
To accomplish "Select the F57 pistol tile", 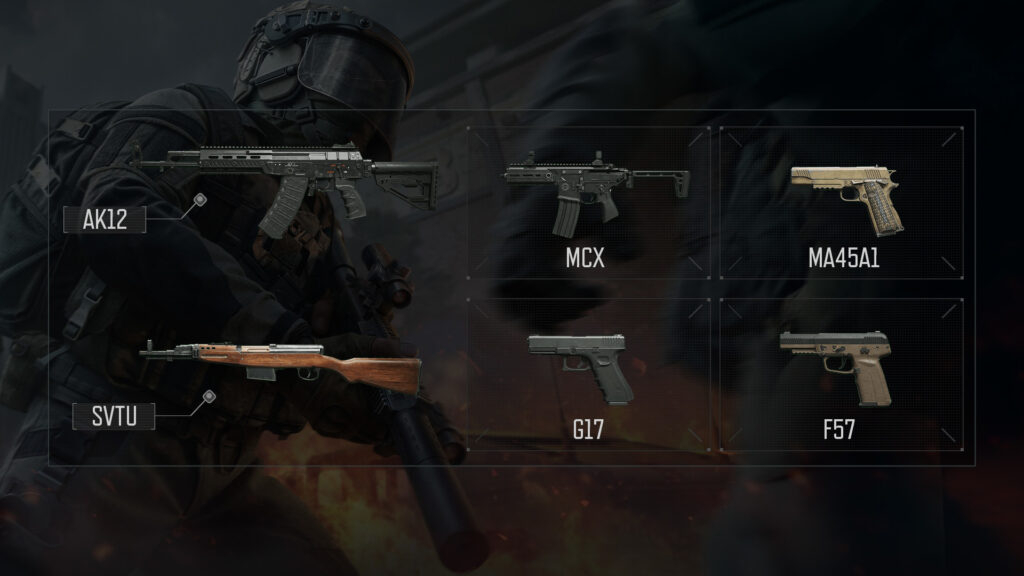I will coord(841,375).
